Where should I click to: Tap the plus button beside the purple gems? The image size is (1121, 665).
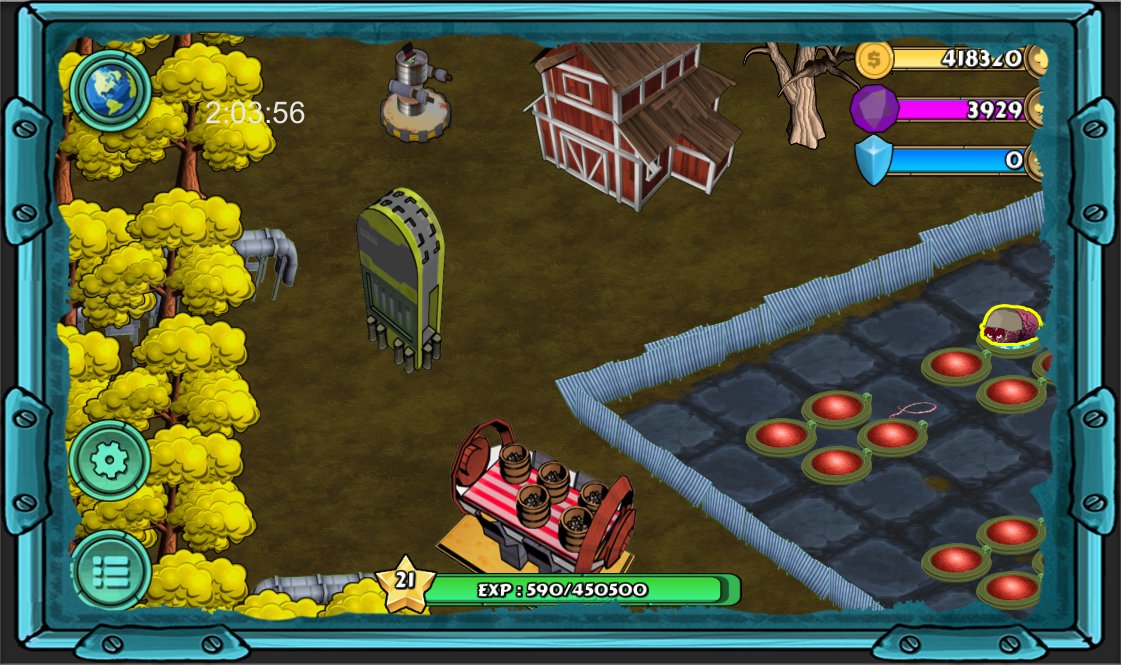(x=1036, y=109)
